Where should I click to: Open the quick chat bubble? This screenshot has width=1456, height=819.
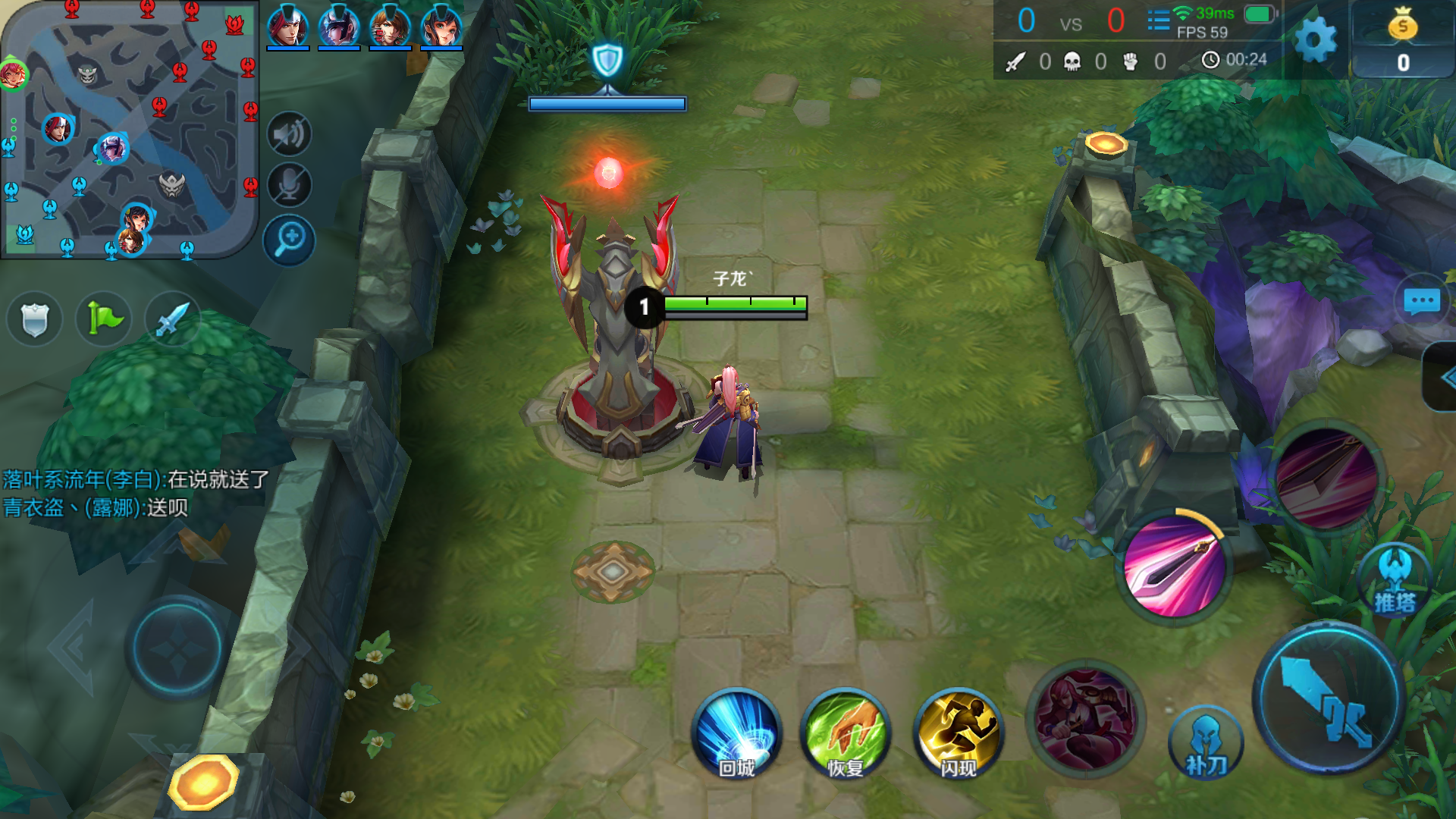click(1422, 301)
